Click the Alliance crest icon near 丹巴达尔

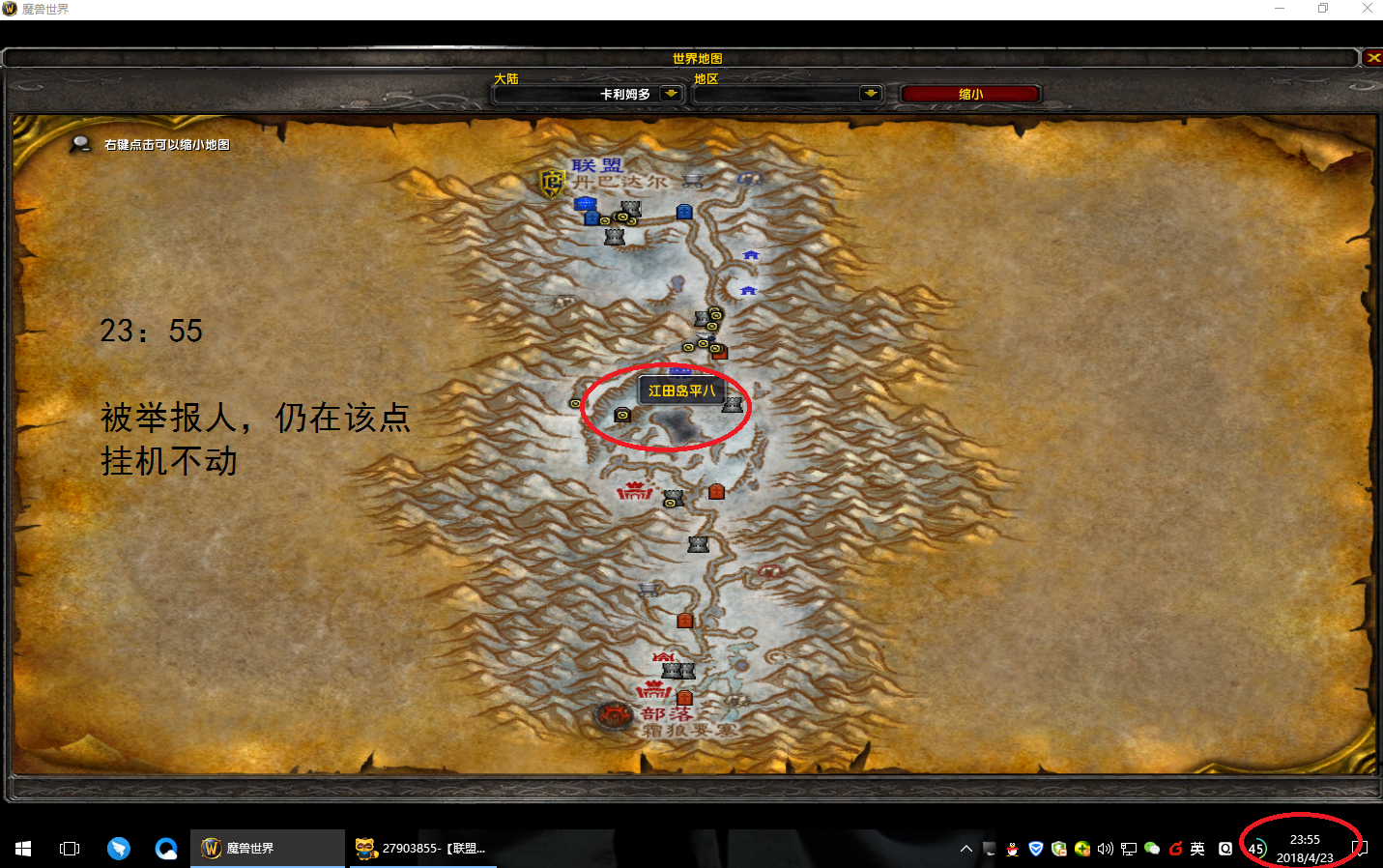coord(551,184)
